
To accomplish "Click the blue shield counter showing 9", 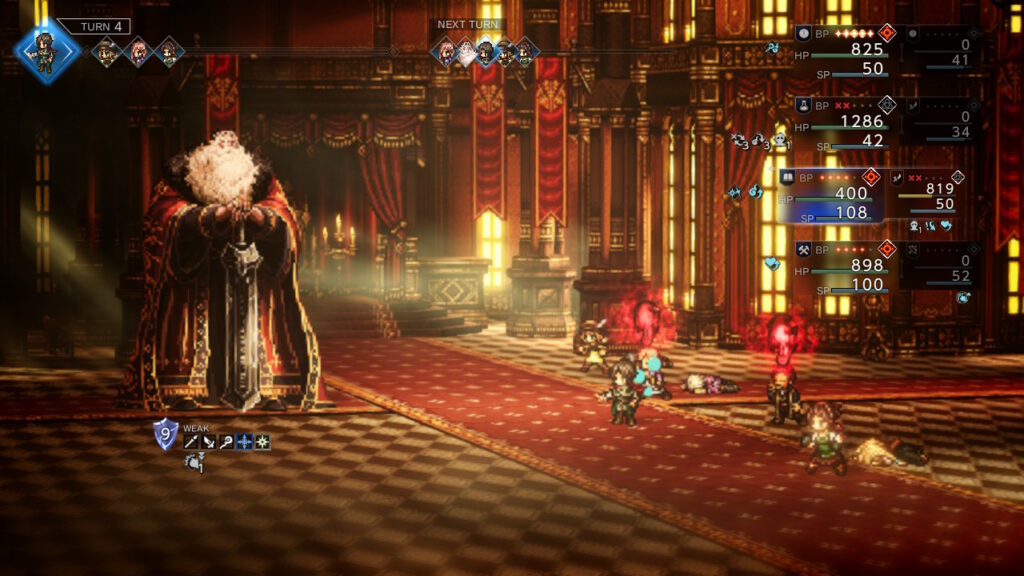I will [165, 434].
